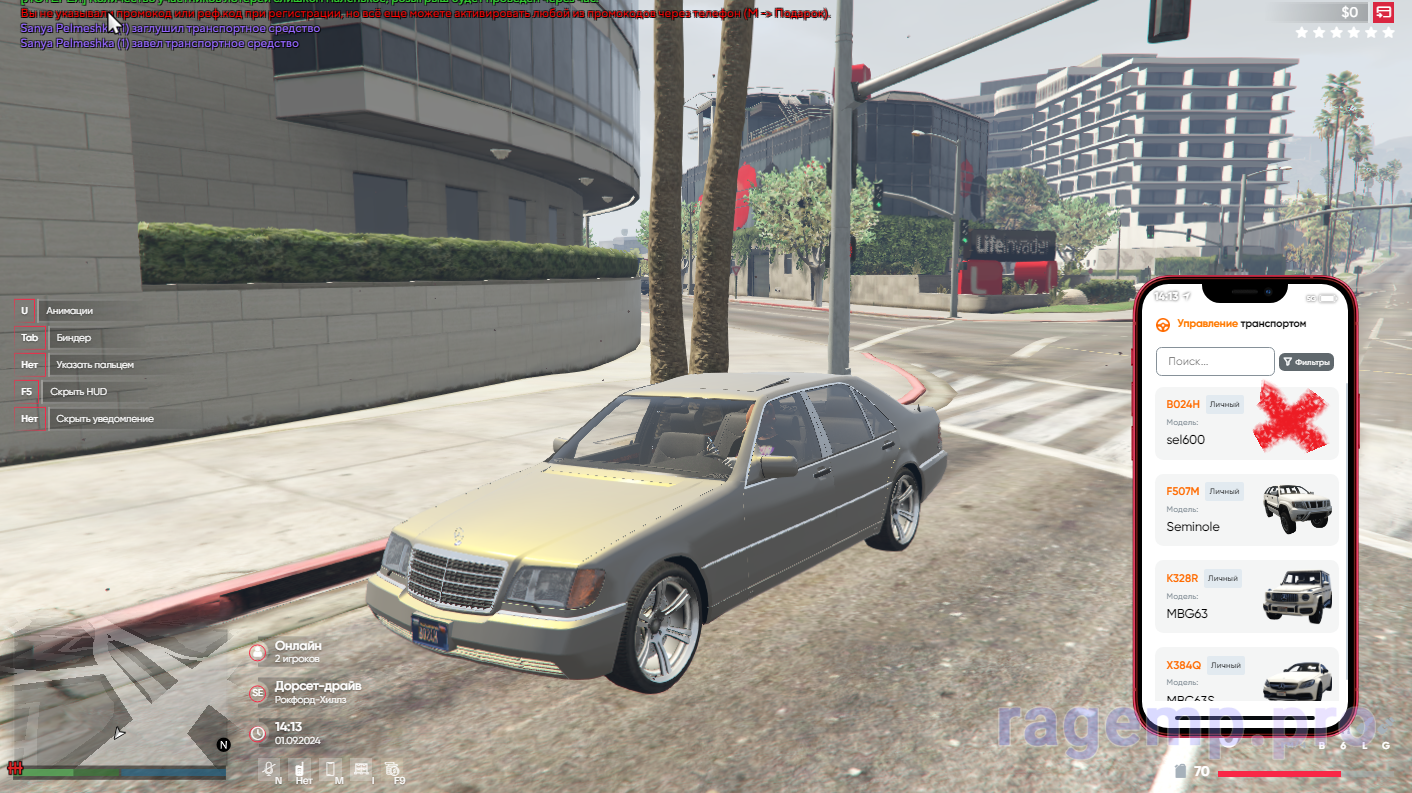
Task: Click the minimap
Action: pyautogui.click(x=115, y=700)
